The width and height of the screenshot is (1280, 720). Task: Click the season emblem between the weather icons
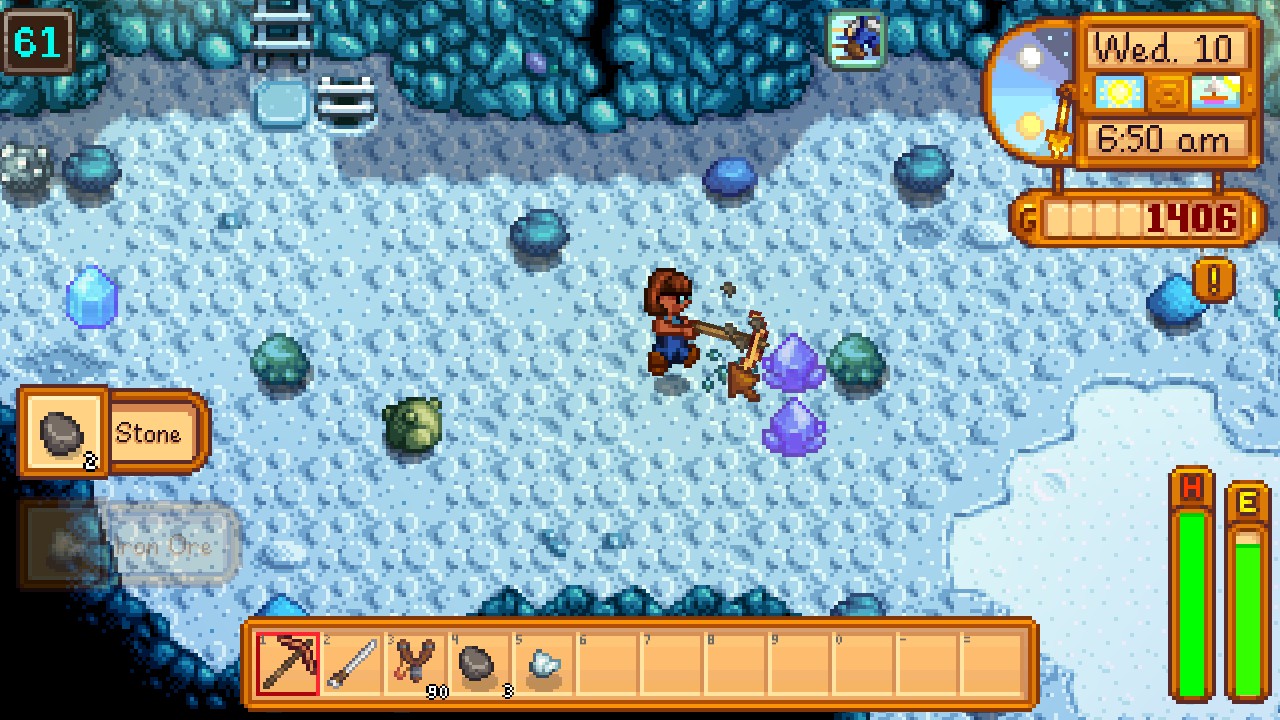tap(1166, 92)
